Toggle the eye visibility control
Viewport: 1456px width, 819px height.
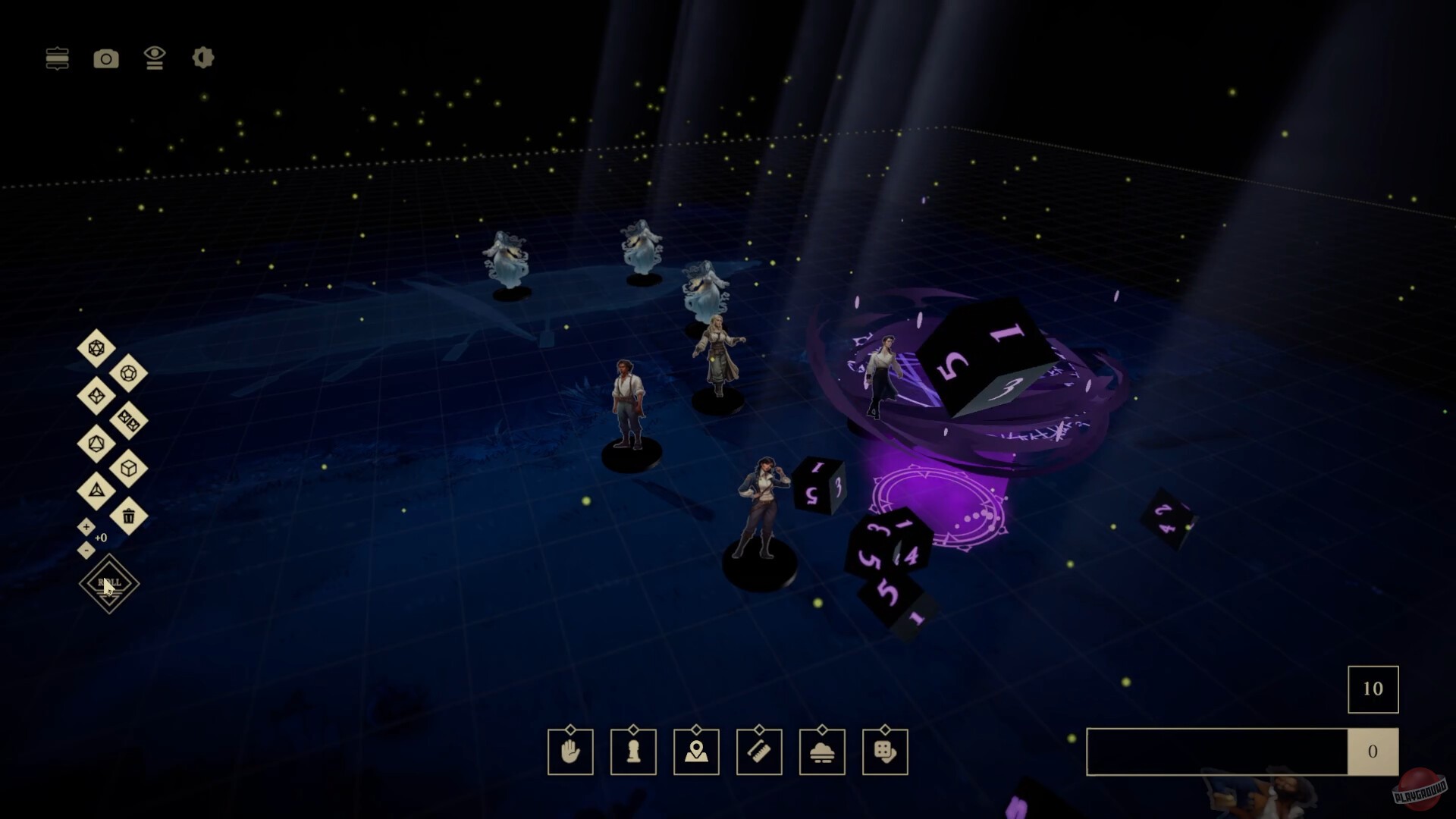point(155,58)
